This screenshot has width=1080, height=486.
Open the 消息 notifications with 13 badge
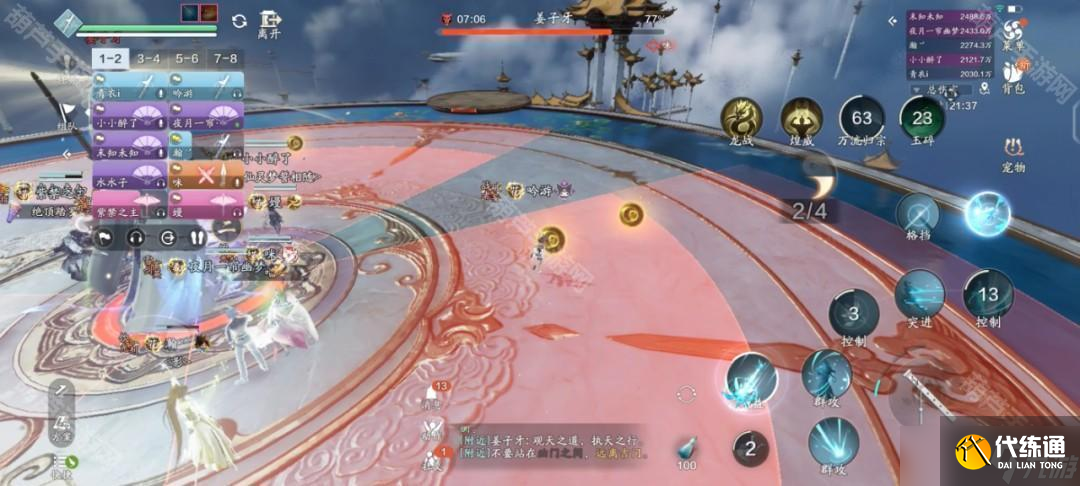[x=434, y=393]
